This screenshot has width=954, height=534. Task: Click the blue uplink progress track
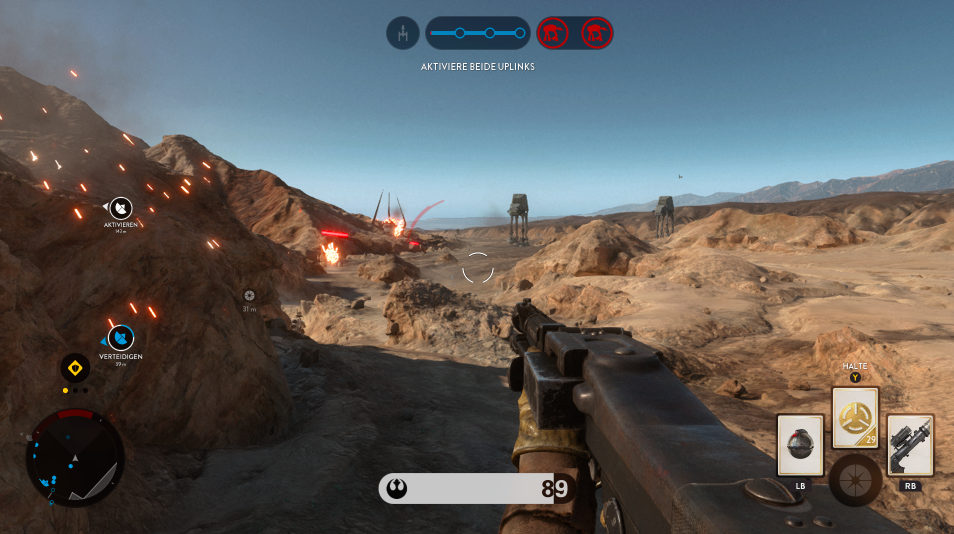(x=478, y=33)
